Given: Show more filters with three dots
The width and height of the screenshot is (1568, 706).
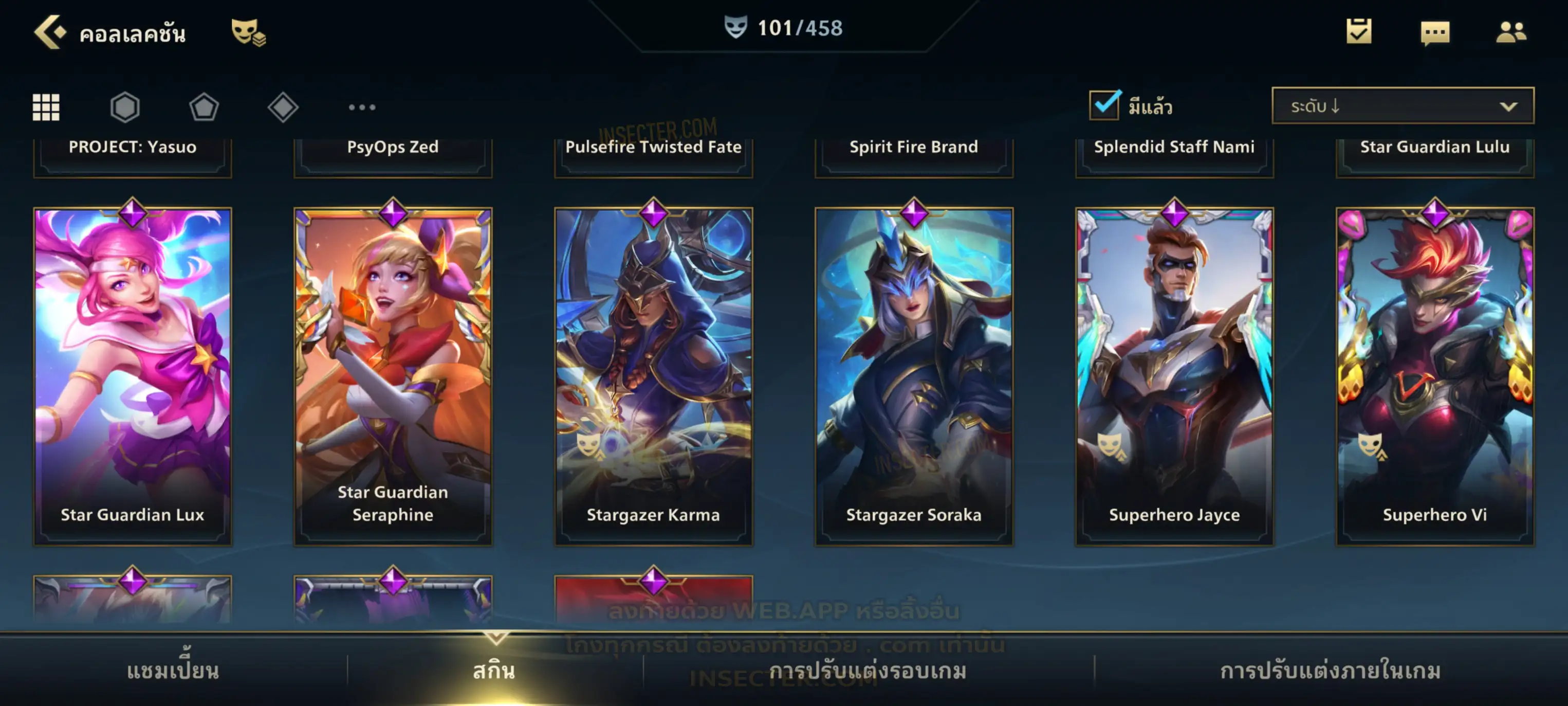Looking at the screenshot, I should pyautogui.click(x=362, y=107).
